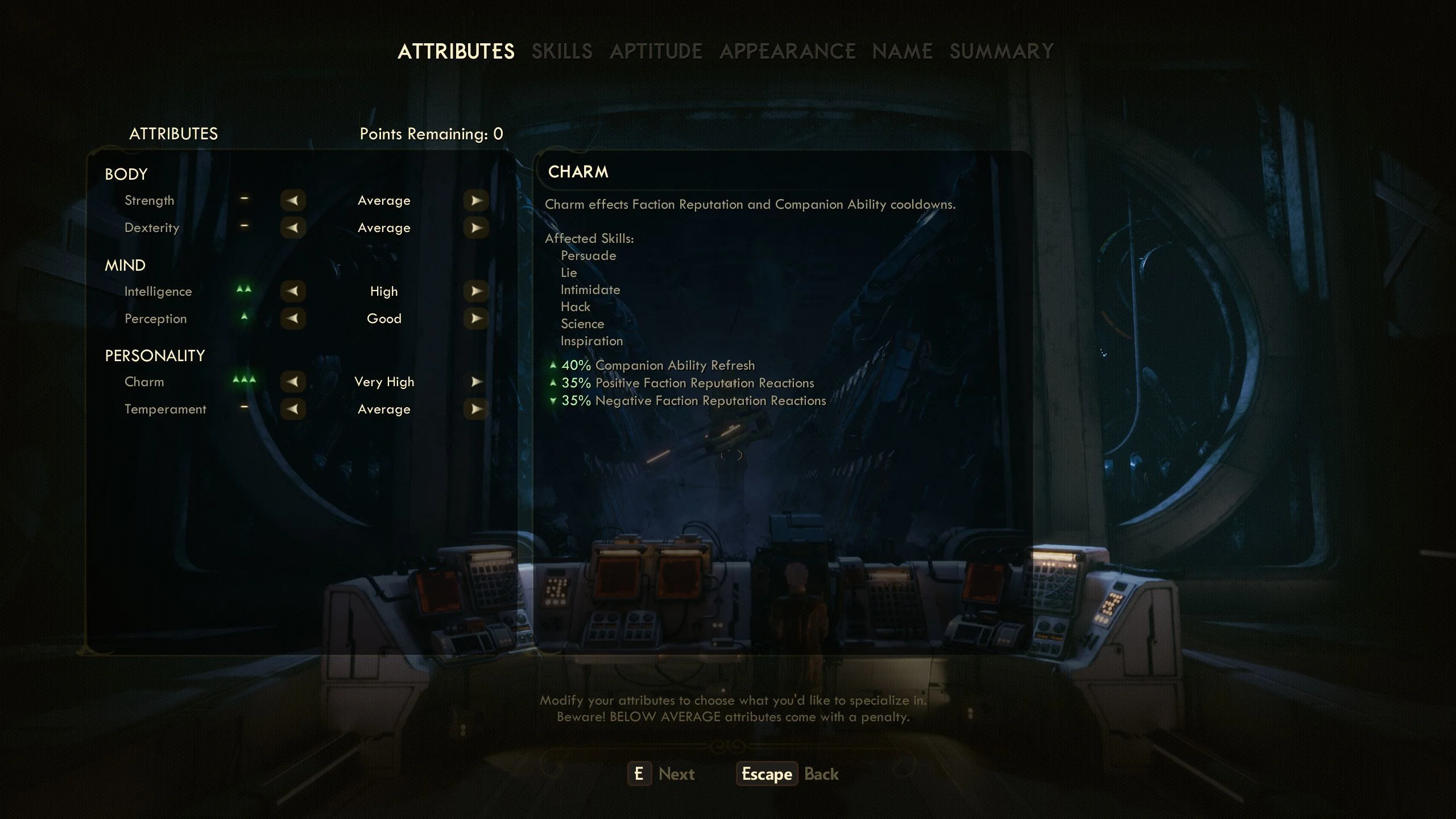The height and width of the screenshot is (819, 1456).
Task: Show the Summary tab
Action: pos(1002,52)
